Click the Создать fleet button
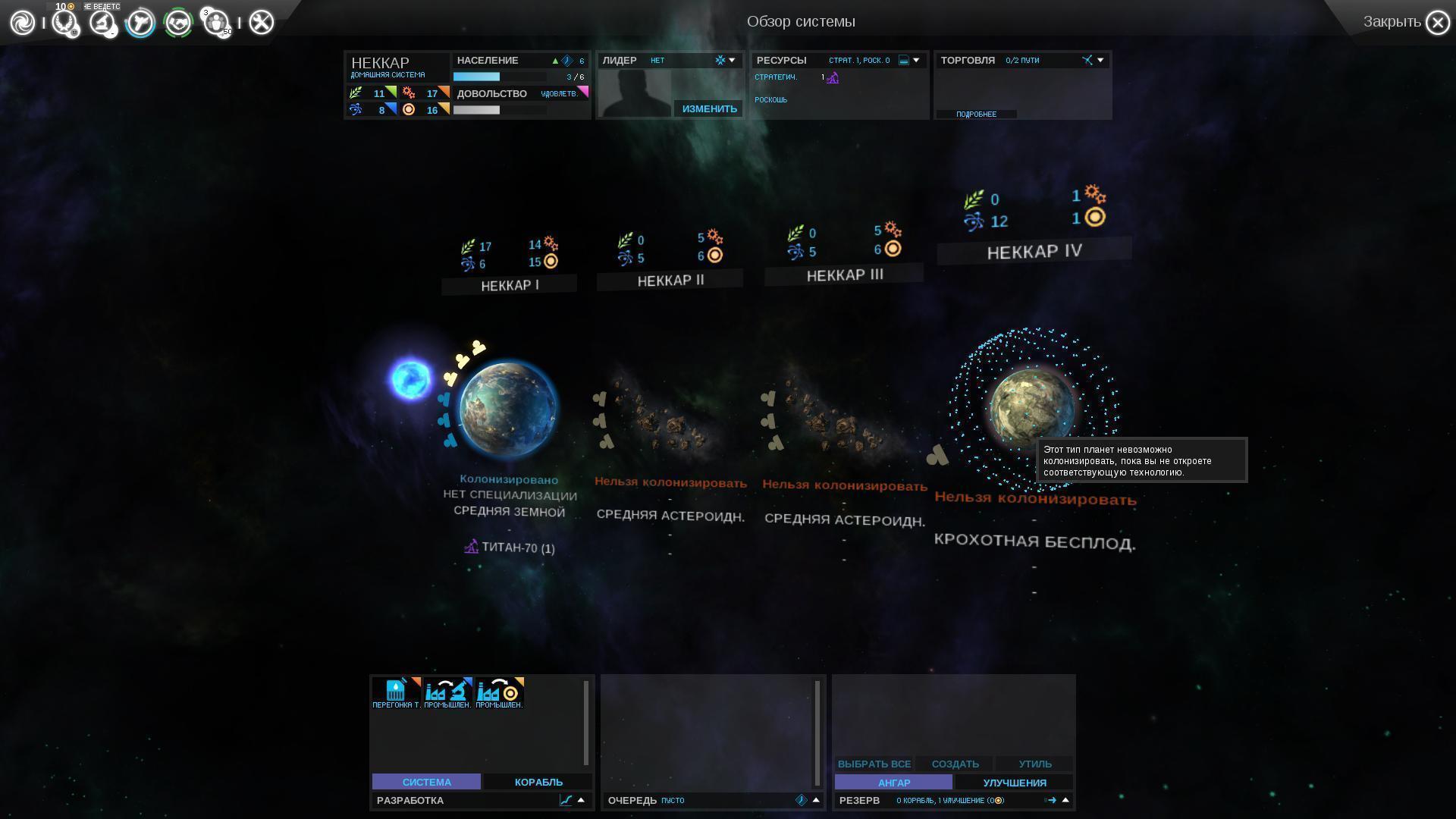Viewport: 1456px width, 819px height. pyautogui.click(x=955, y=764)
